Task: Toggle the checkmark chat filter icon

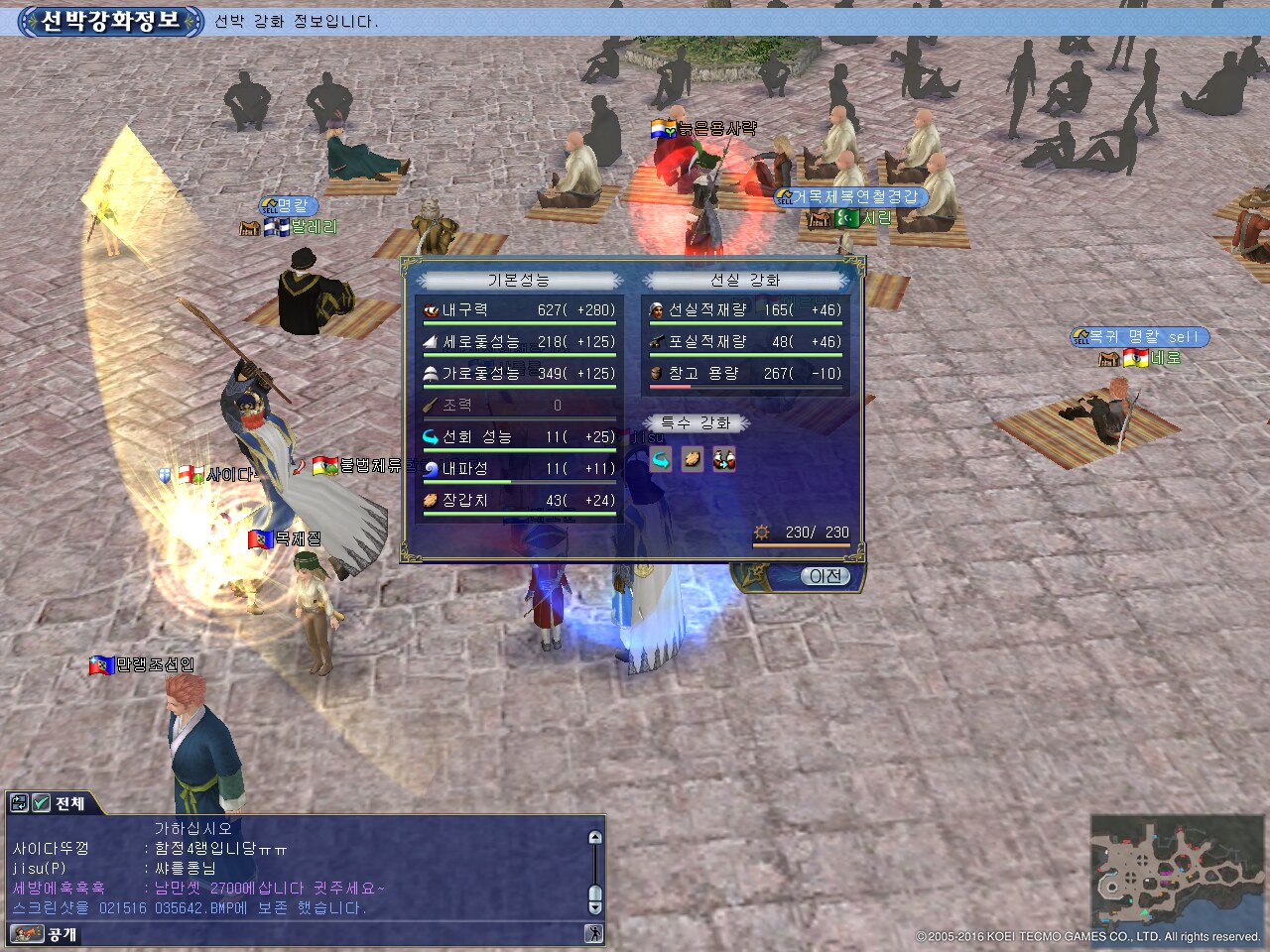Action: (x=42, y=803)
